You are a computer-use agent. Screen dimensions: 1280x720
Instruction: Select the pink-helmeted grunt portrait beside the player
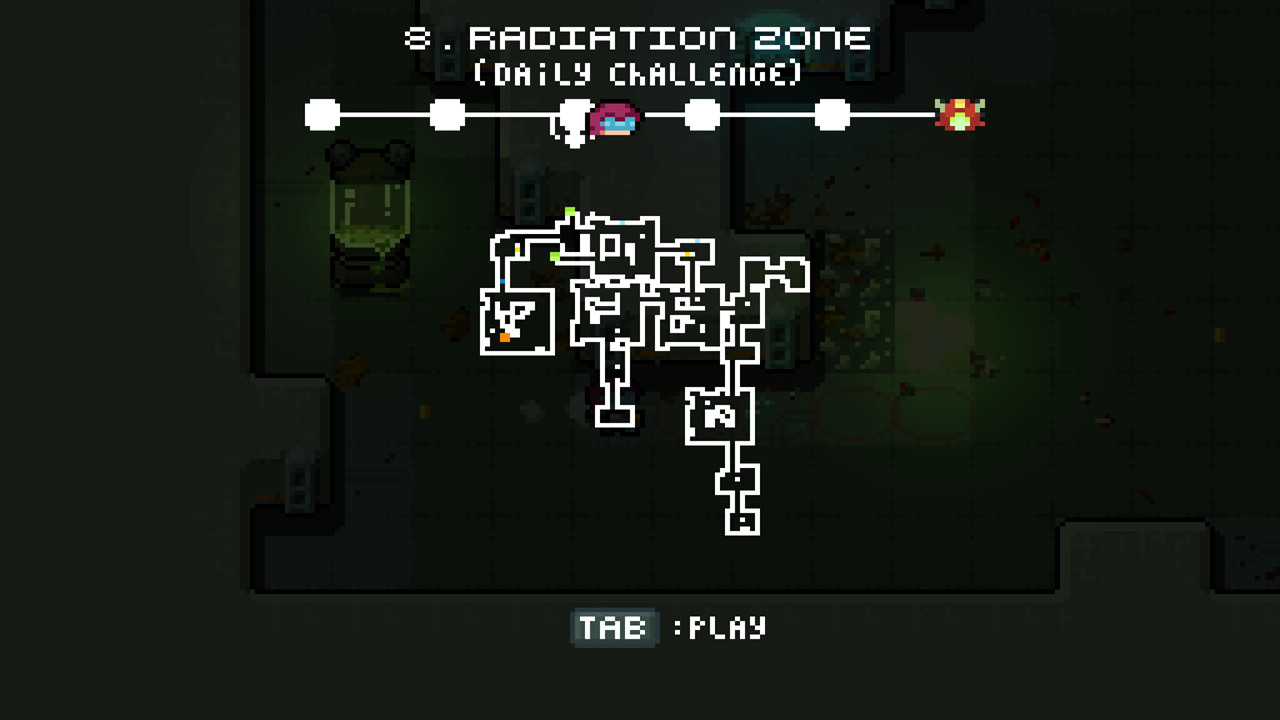click(x=614, y=120)
